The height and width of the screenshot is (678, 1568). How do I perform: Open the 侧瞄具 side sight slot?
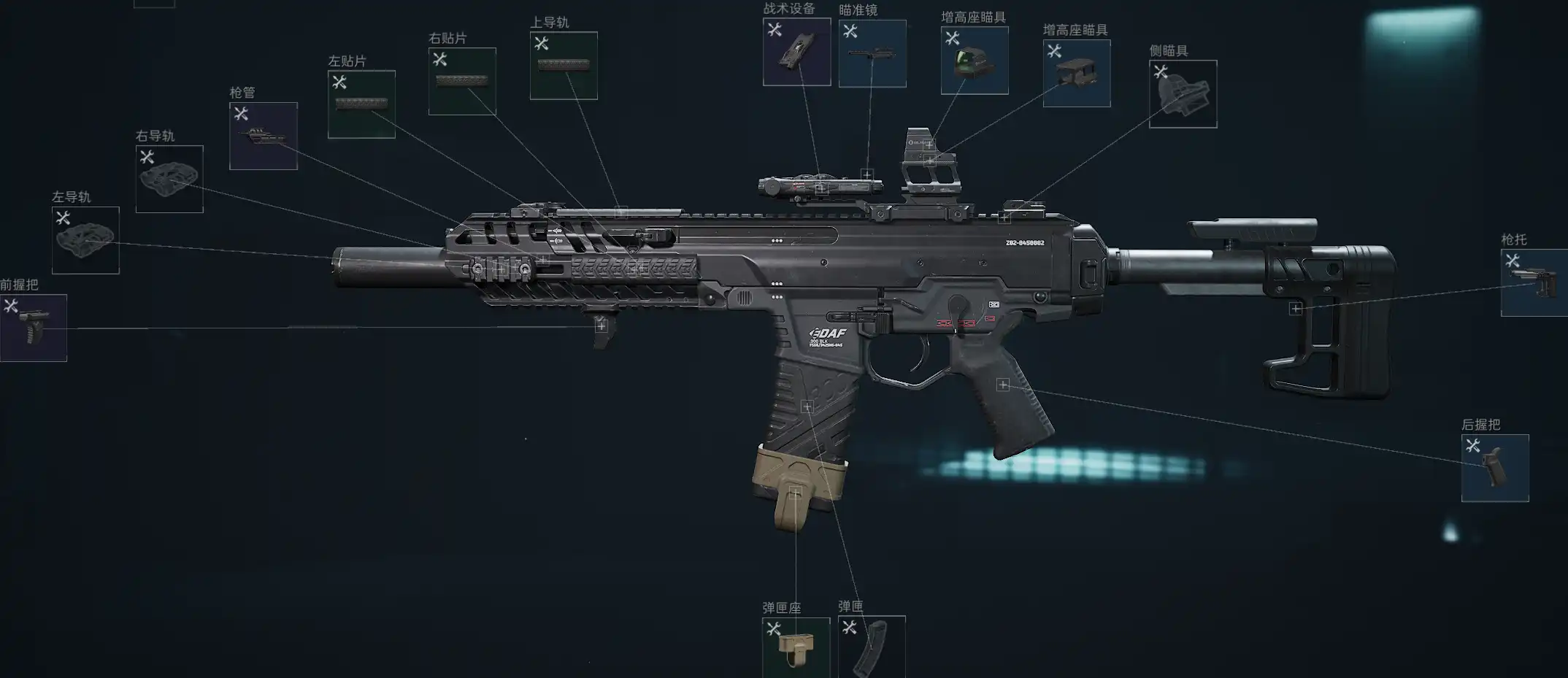(1183, 94)
